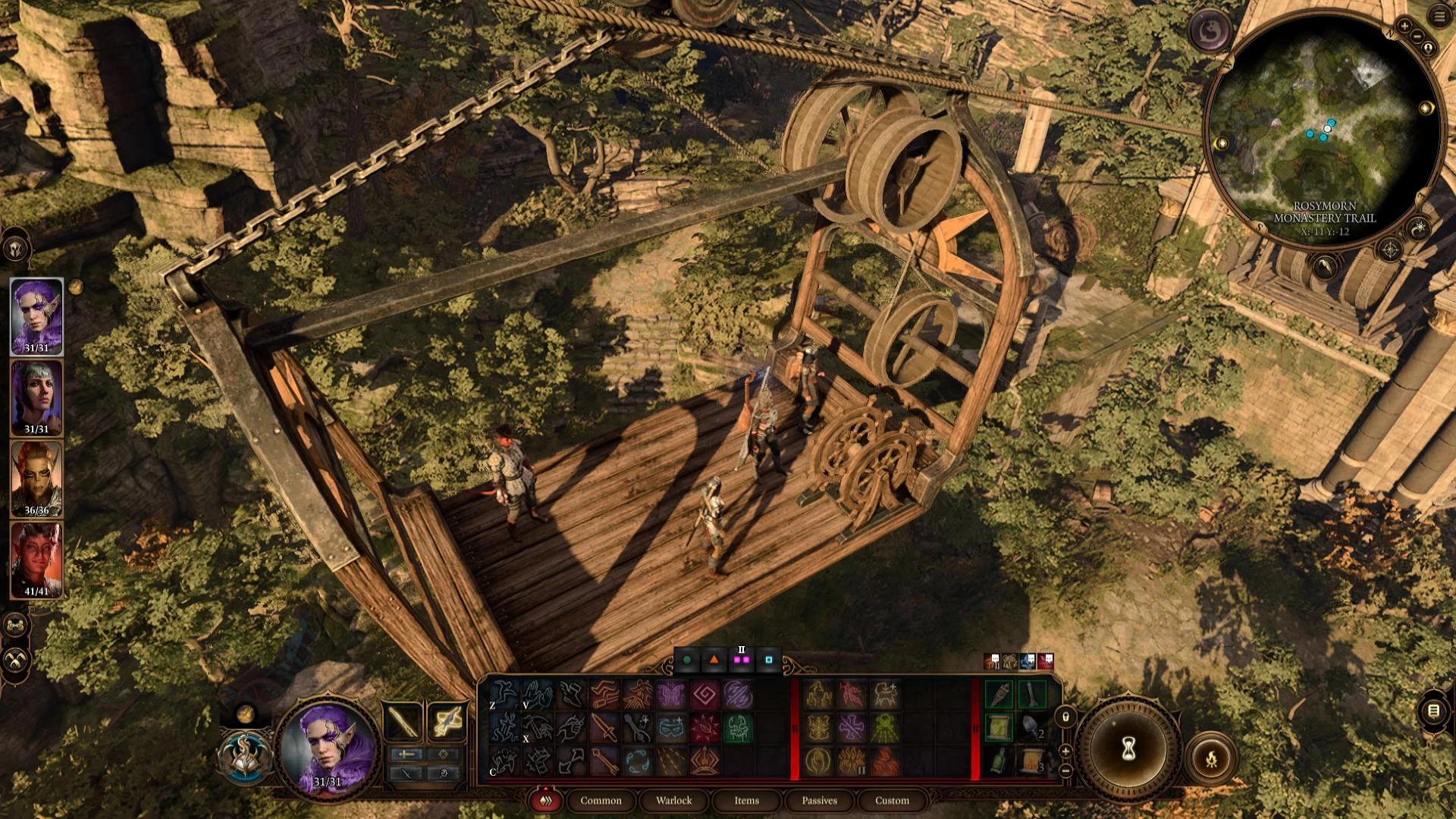1456x819 pixels.
Task: Choose the githyanki companion portrait
Action: 36,479
